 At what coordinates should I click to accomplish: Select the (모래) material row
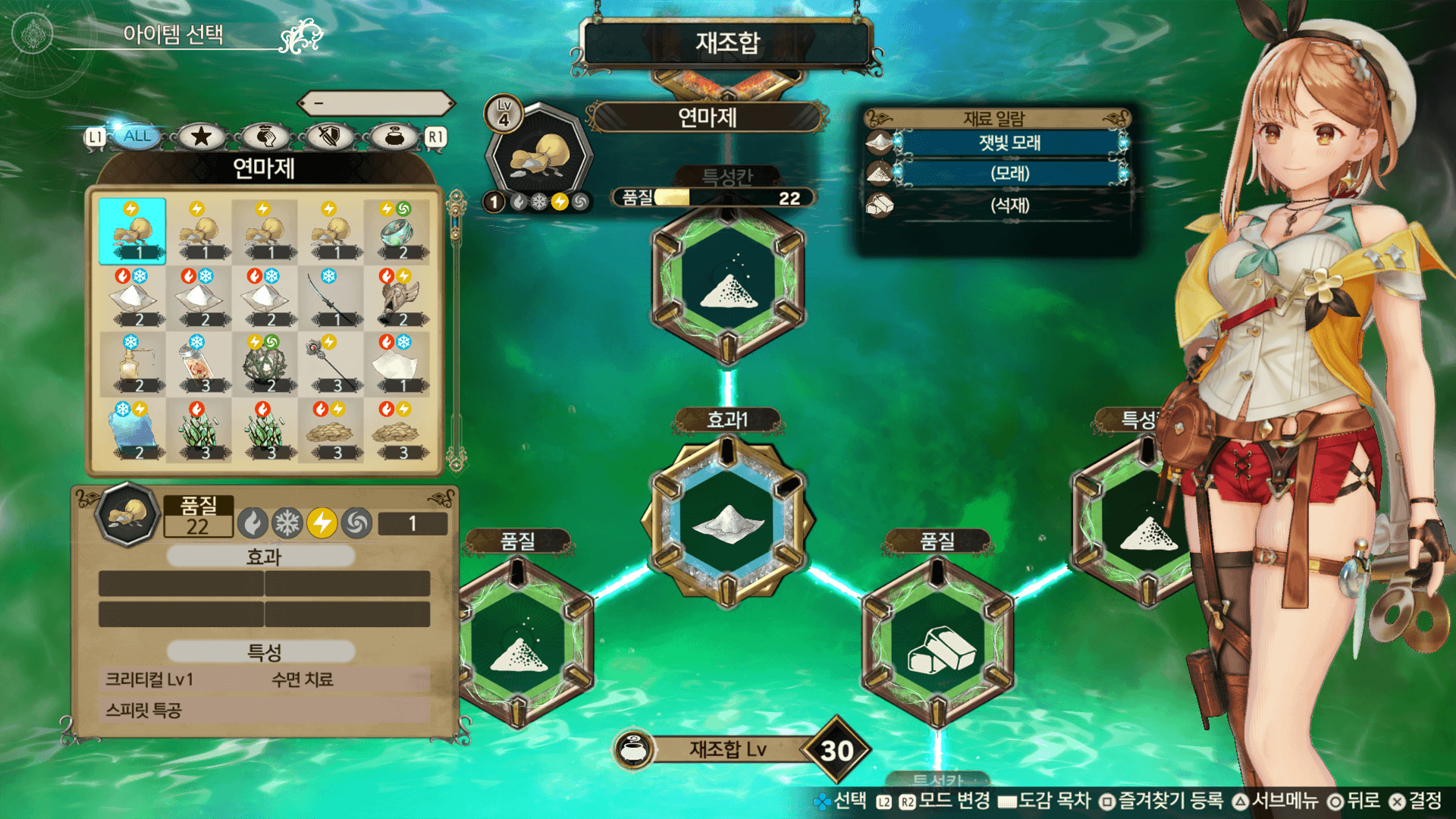point(1009,174)
